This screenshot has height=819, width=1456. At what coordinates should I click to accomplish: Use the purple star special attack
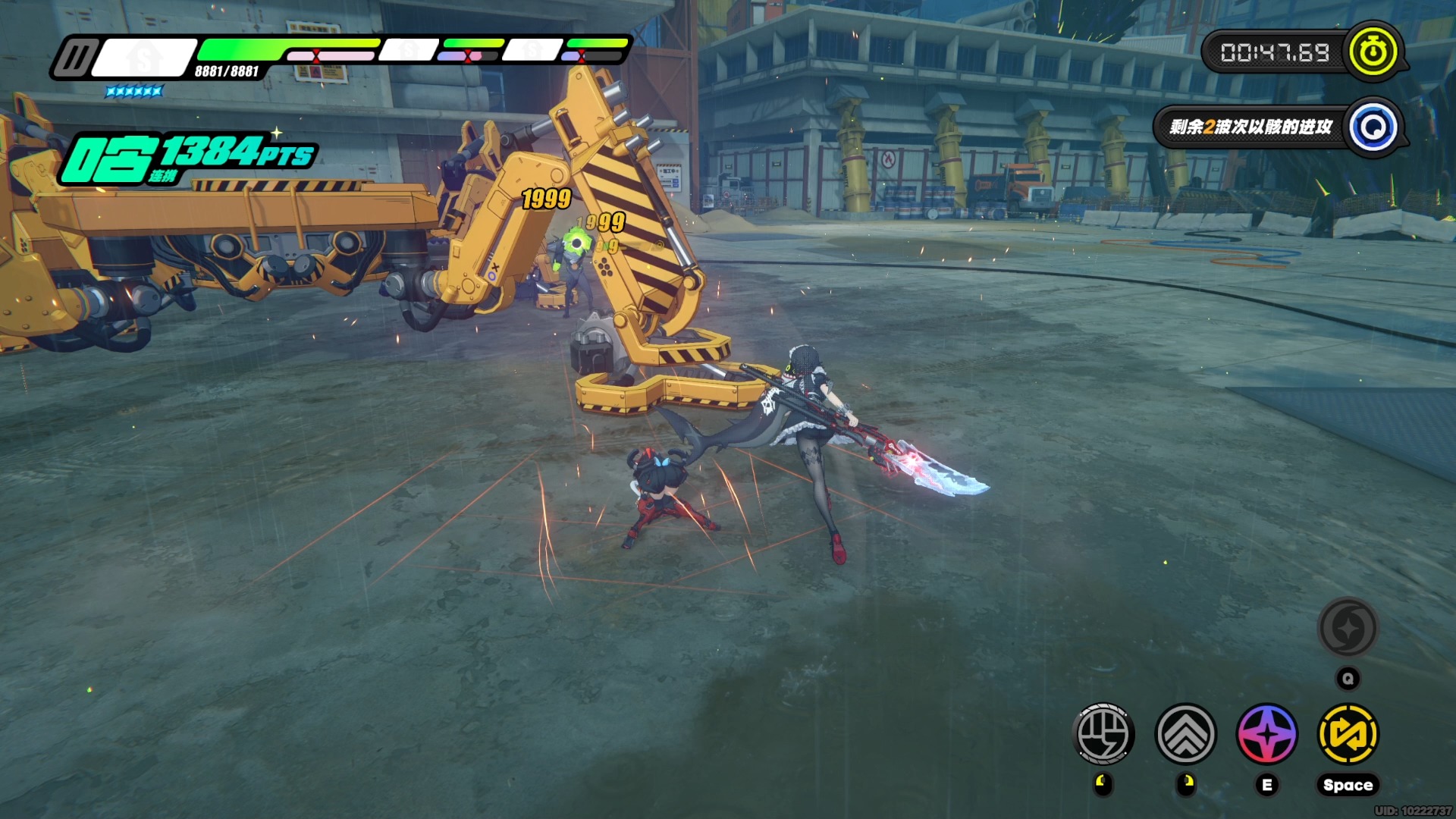point(1267,734)
